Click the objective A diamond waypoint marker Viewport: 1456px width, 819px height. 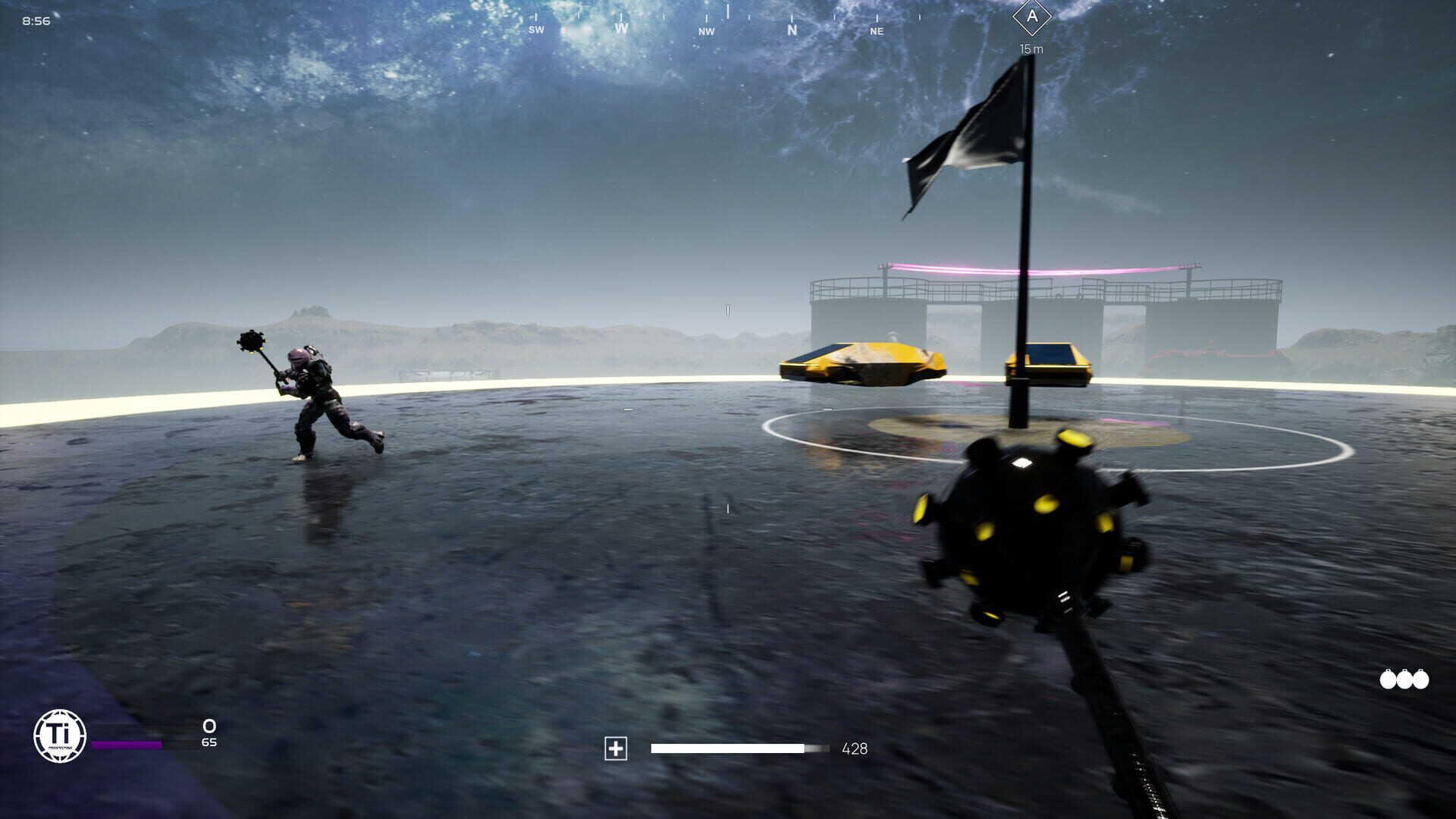1031,17
